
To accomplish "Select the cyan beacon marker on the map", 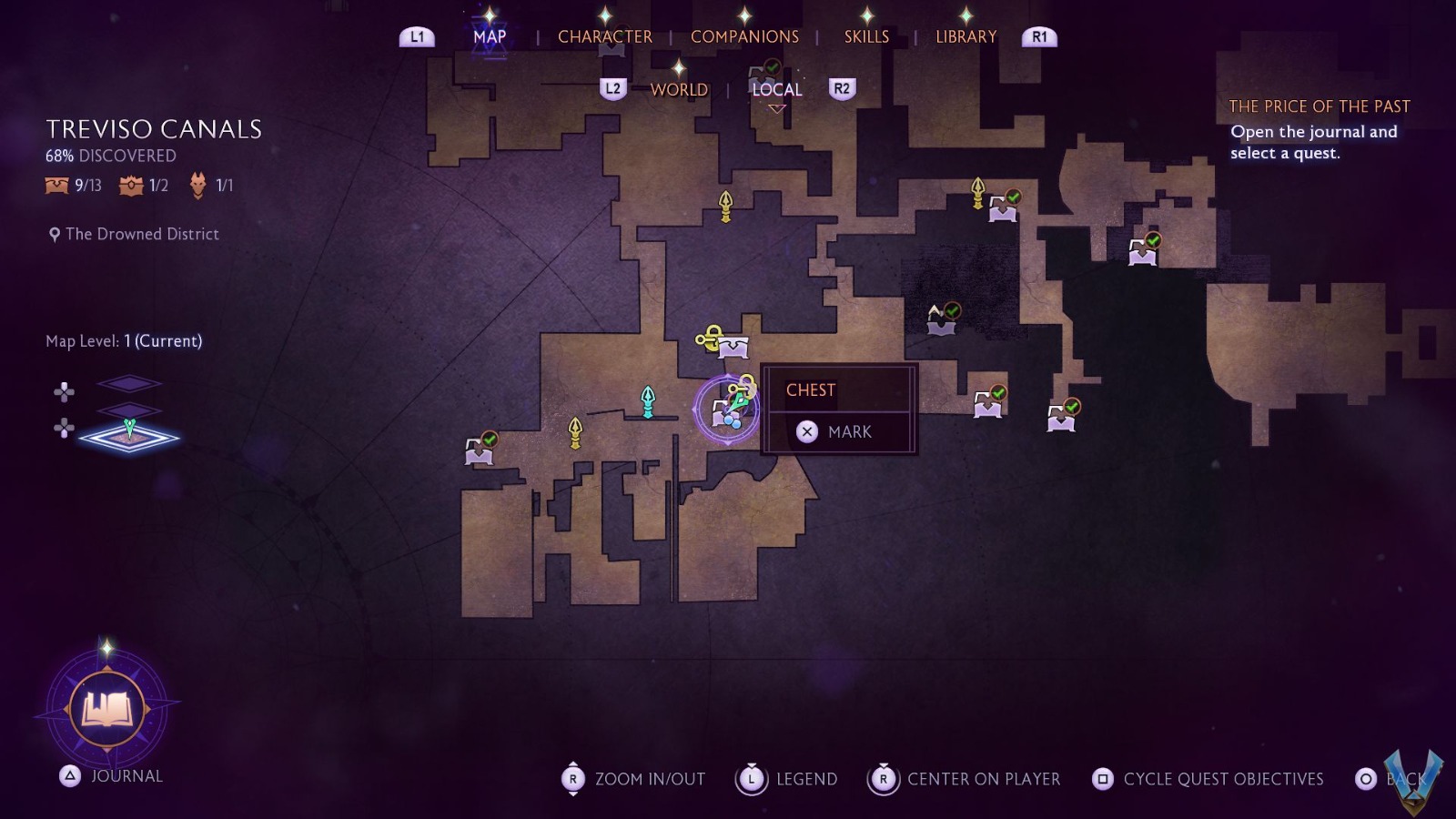I will pos(648,400).
